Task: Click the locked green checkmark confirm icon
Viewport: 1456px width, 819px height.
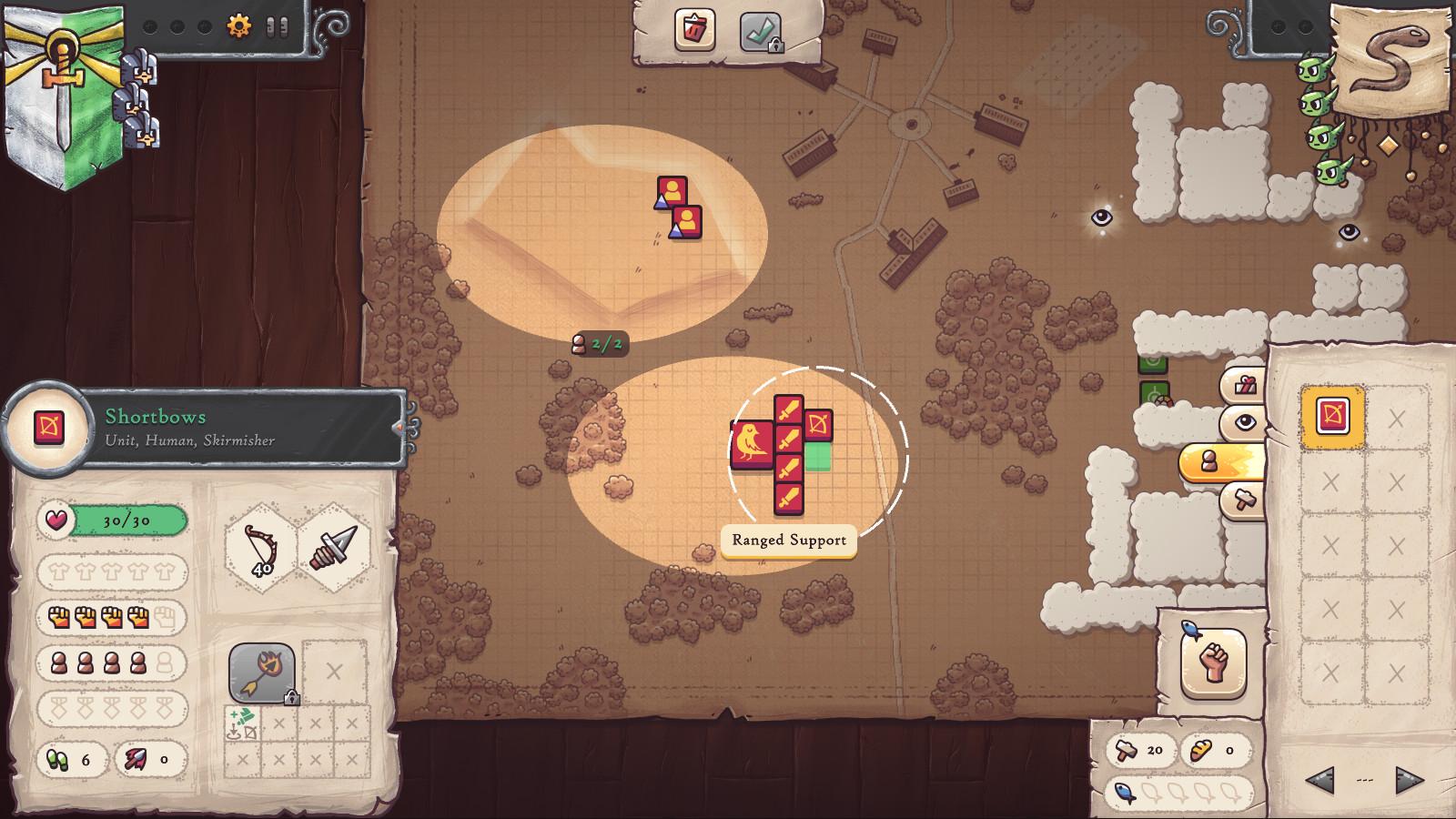Action: (x=760, y=30)
